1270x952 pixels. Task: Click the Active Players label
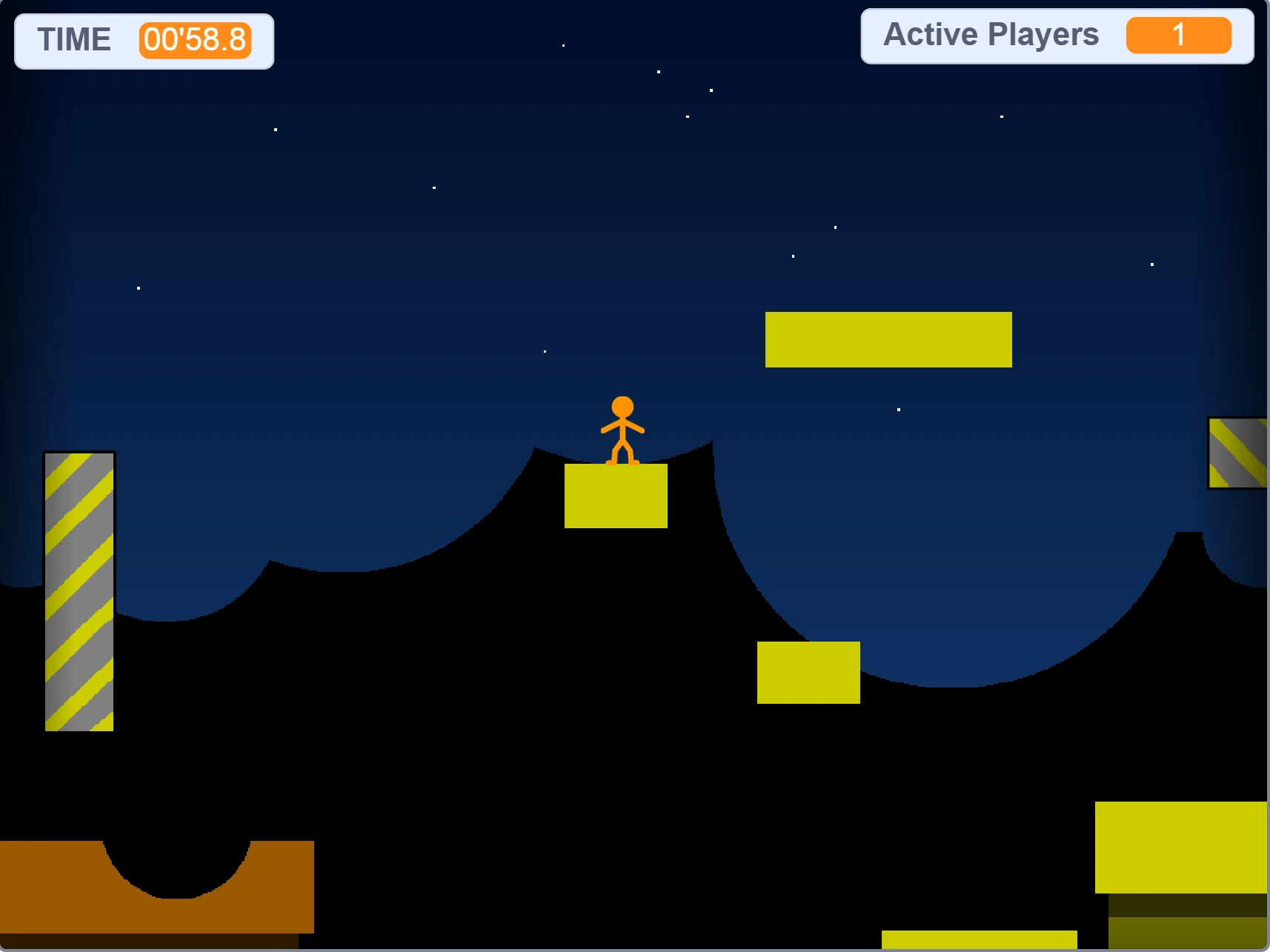pyautogui.click(x=991, y=34)
